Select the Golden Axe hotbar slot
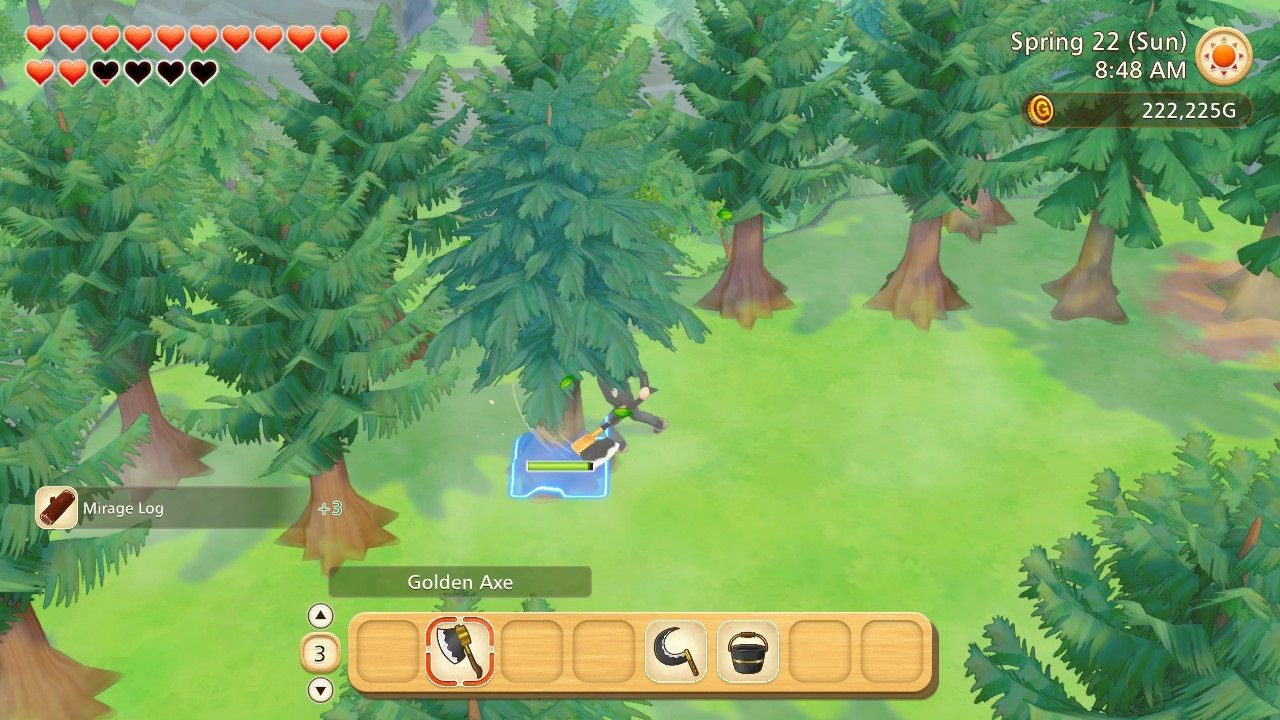 coord(460,651)
